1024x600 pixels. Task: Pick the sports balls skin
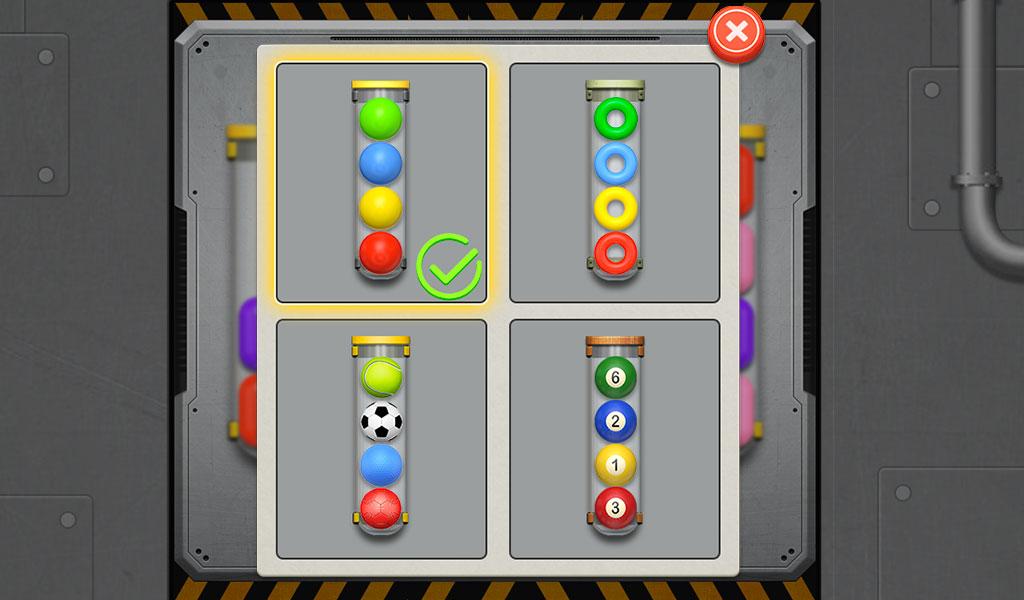pyautogui.click(x=381, y=439)
